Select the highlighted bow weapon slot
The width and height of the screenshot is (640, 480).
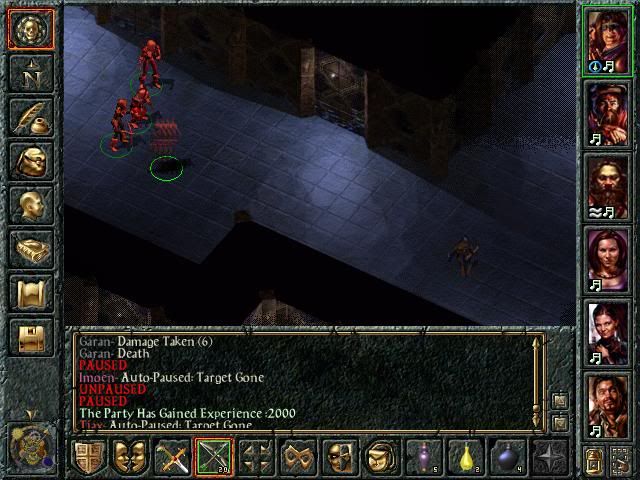pyautogui.click(x=214, y=458)
